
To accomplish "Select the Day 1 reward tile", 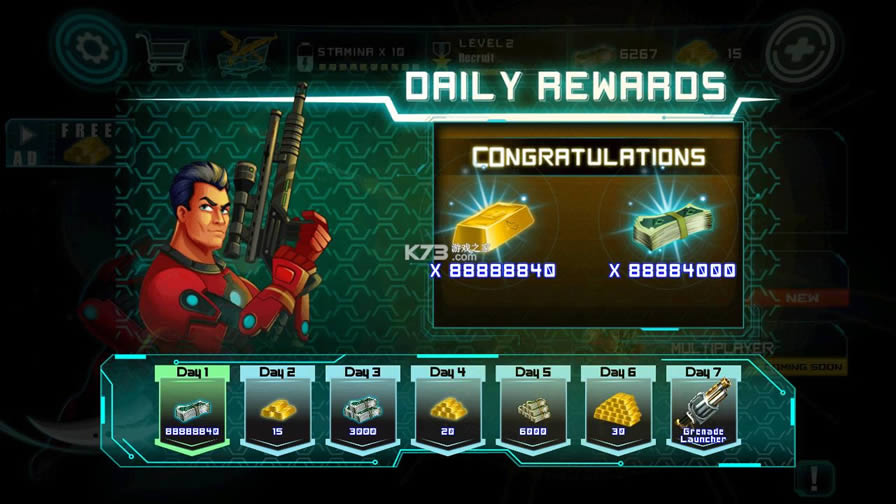I will pyautogui.click(x=193, y=409).
